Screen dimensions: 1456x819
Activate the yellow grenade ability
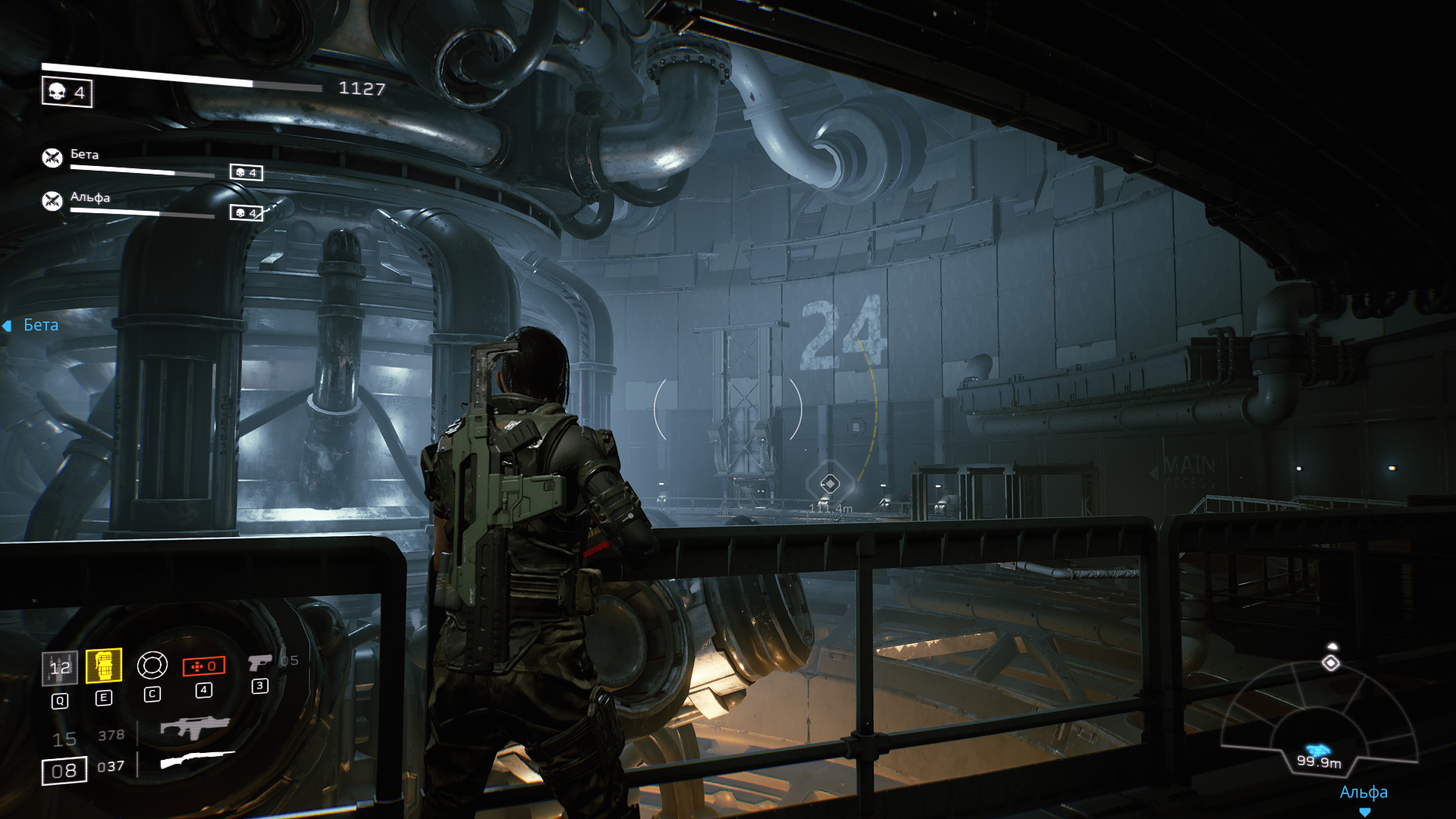click(104, 666)
